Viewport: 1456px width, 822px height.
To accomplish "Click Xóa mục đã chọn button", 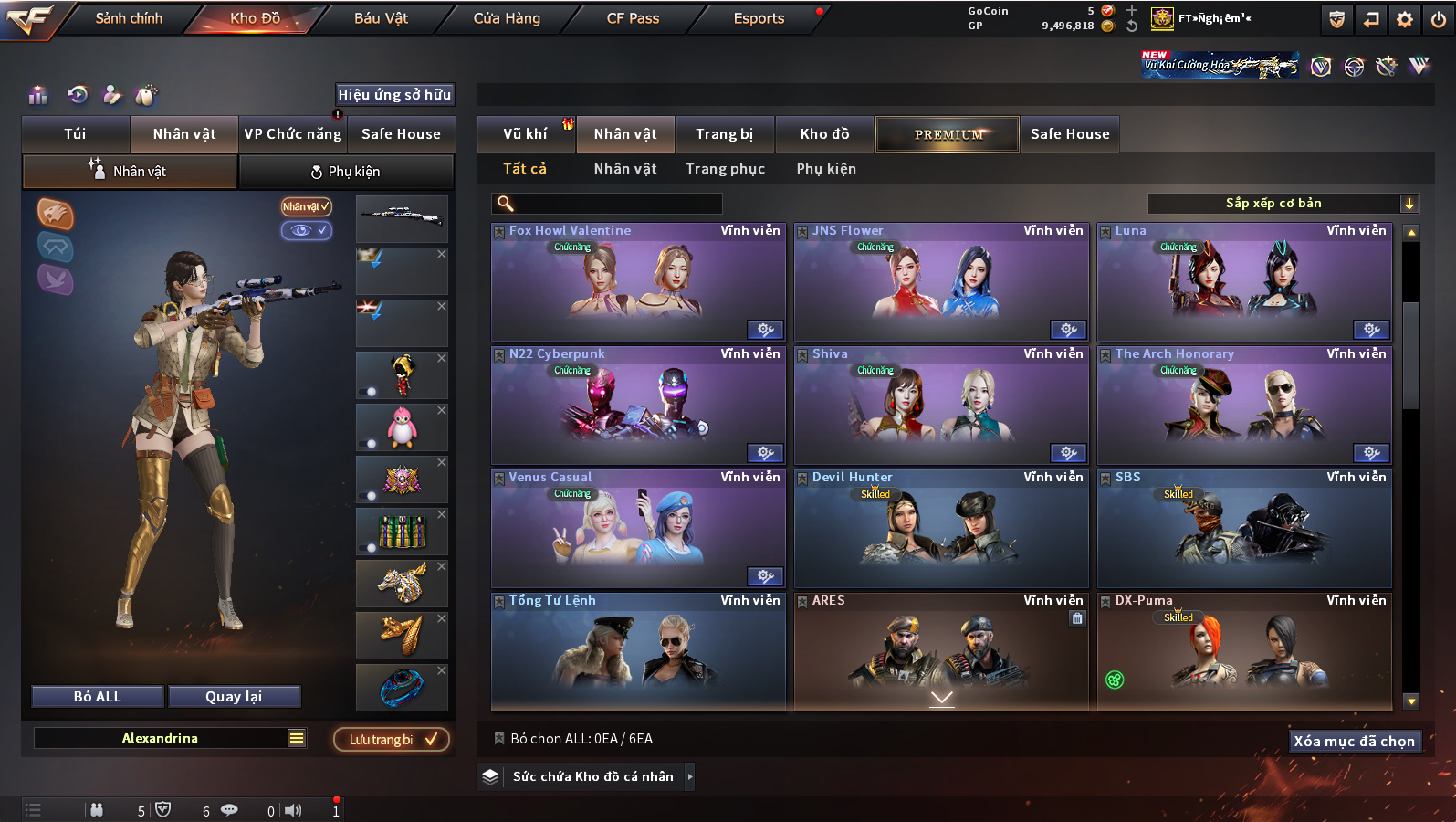I will point(1354,742).
